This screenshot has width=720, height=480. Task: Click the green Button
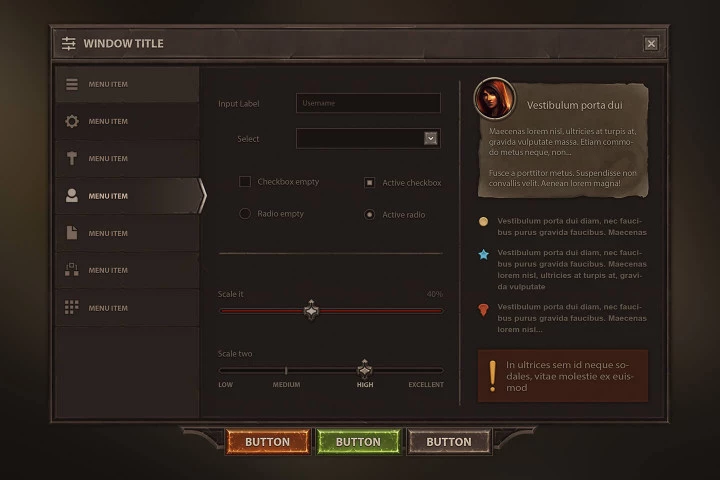click(x=358, y=442)
